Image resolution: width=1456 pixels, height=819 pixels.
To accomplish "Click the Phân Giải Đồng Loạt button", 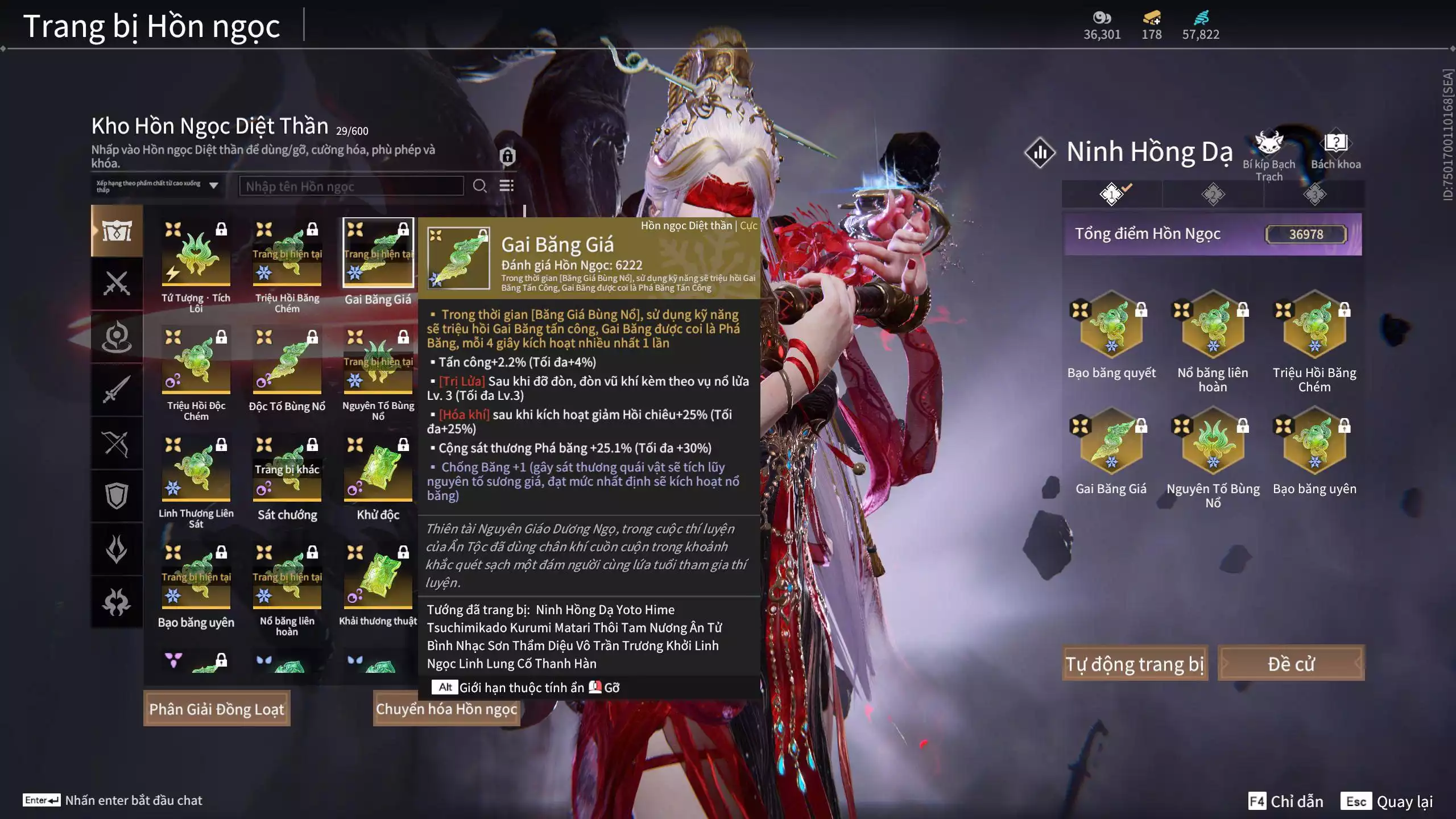I will point(217,709).
